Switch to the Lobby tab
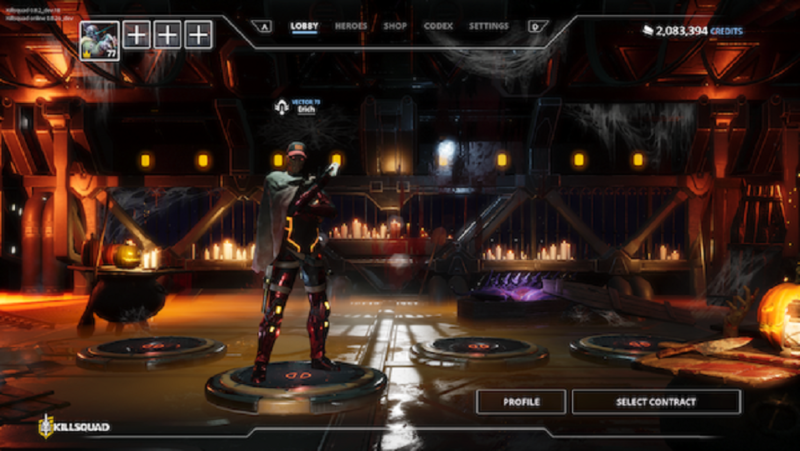800x451 pixels. click(x=304, y=26)
